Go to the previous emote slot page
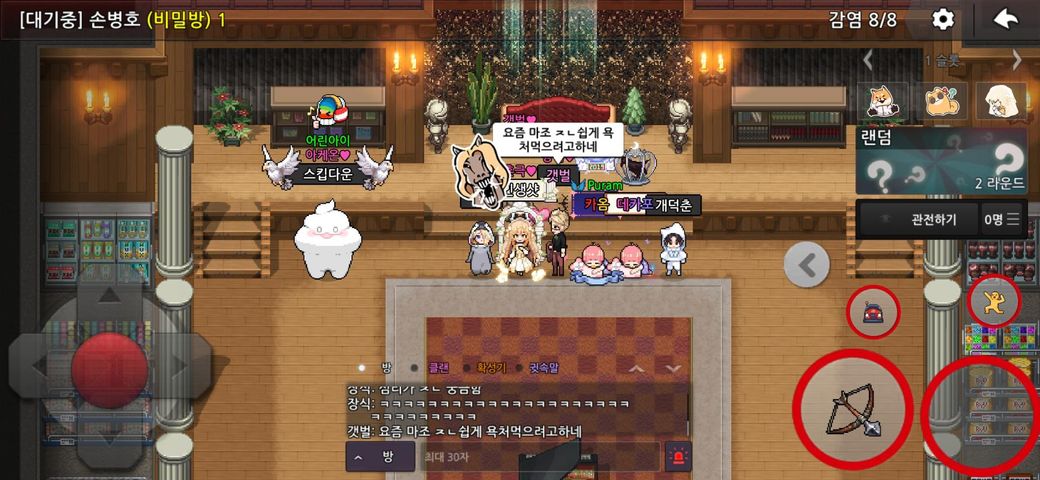The image size is (1040, 480). point(868,60)
